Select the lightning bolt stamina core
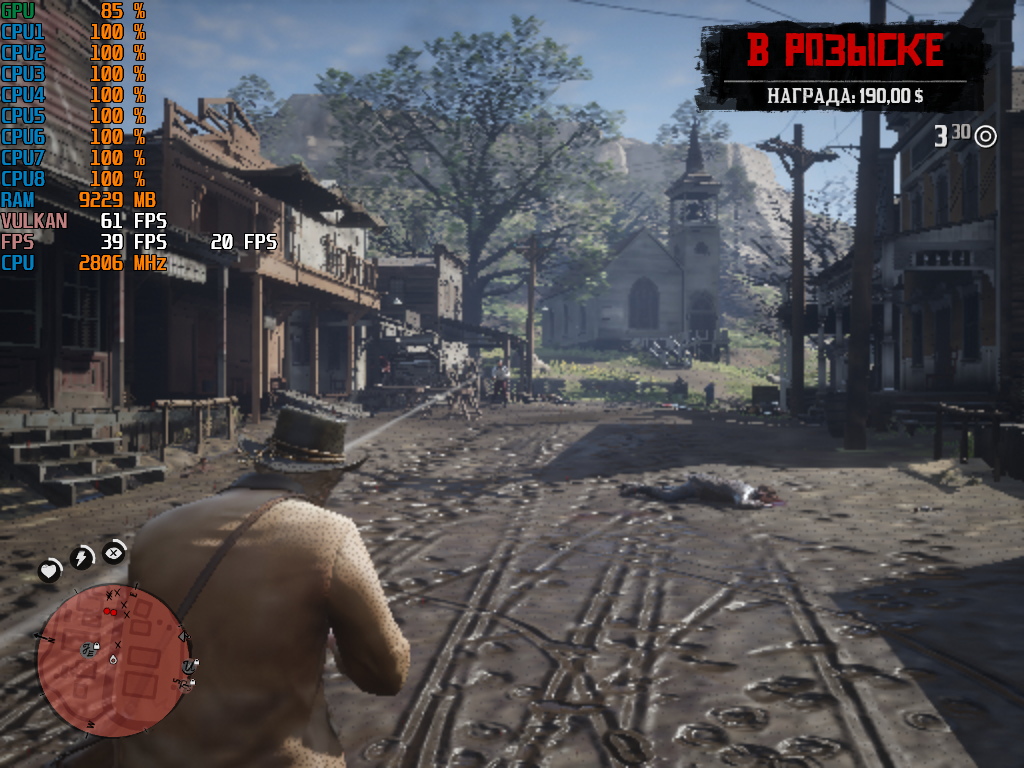Viewport: 1024px width, 768px height. pos(81,557)
